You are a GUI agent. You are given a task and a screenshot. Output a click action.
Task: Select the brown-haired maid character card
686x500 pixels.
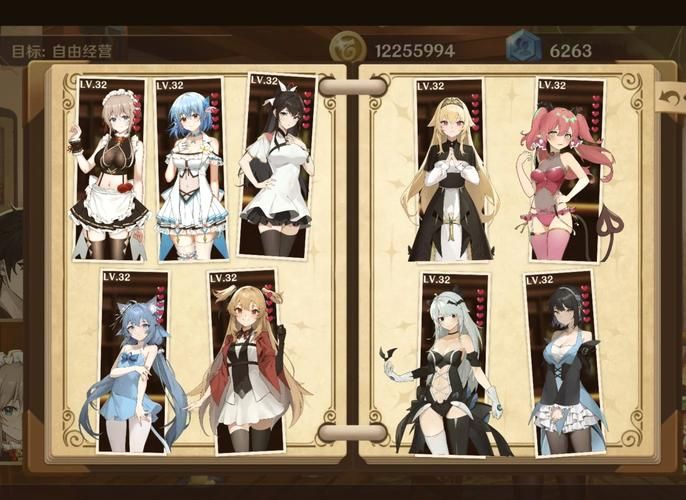tap(110, 170)
